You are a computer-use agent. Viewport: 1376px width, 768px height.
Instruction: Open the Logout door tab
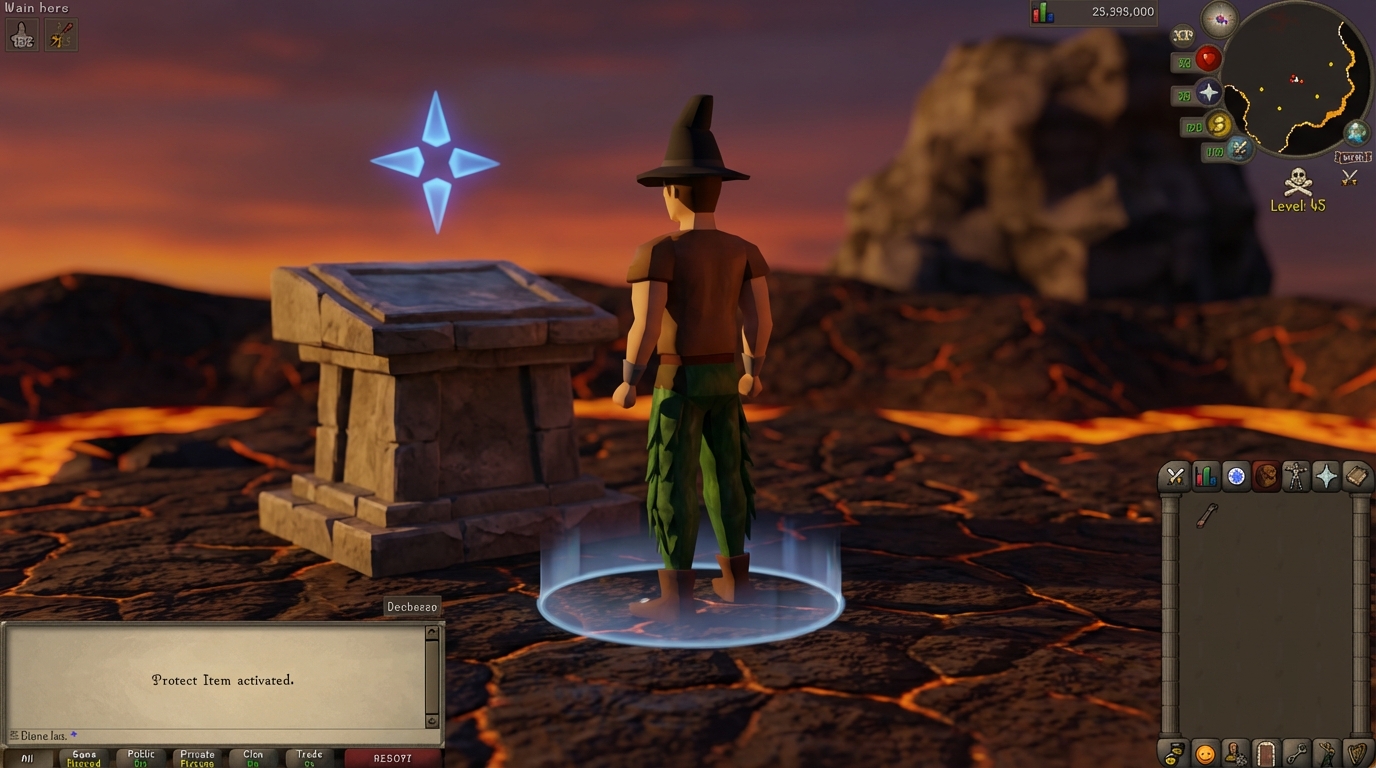(x=1267, y=755)
